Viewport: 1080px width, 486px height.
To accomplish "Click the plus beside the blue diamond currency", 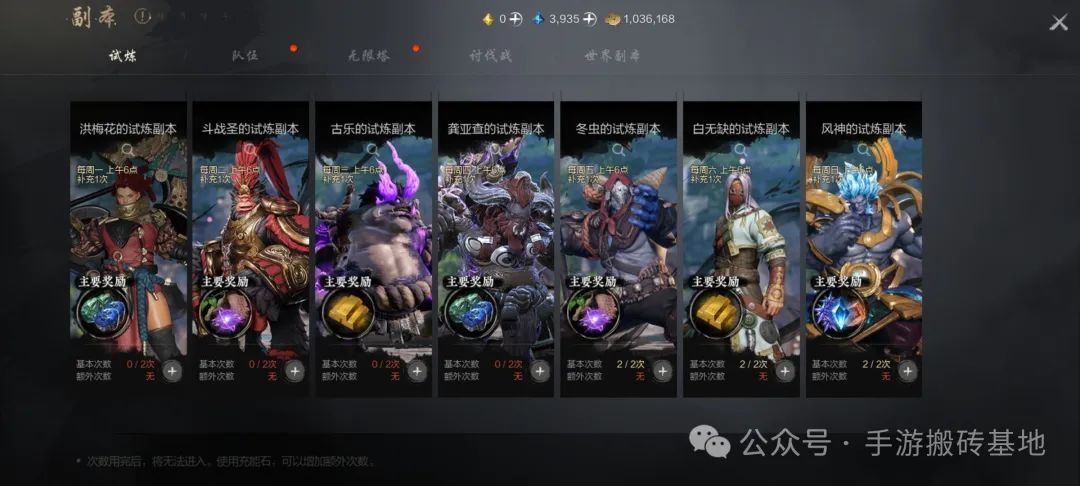I will click(590, 19).
